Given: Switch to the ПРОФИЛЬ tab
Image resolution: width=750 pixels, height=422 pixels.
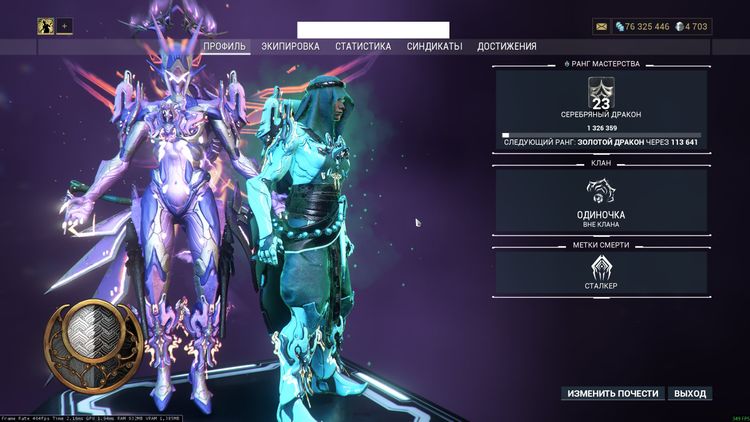Looking at the screenshot, I should tap(225, 46).
